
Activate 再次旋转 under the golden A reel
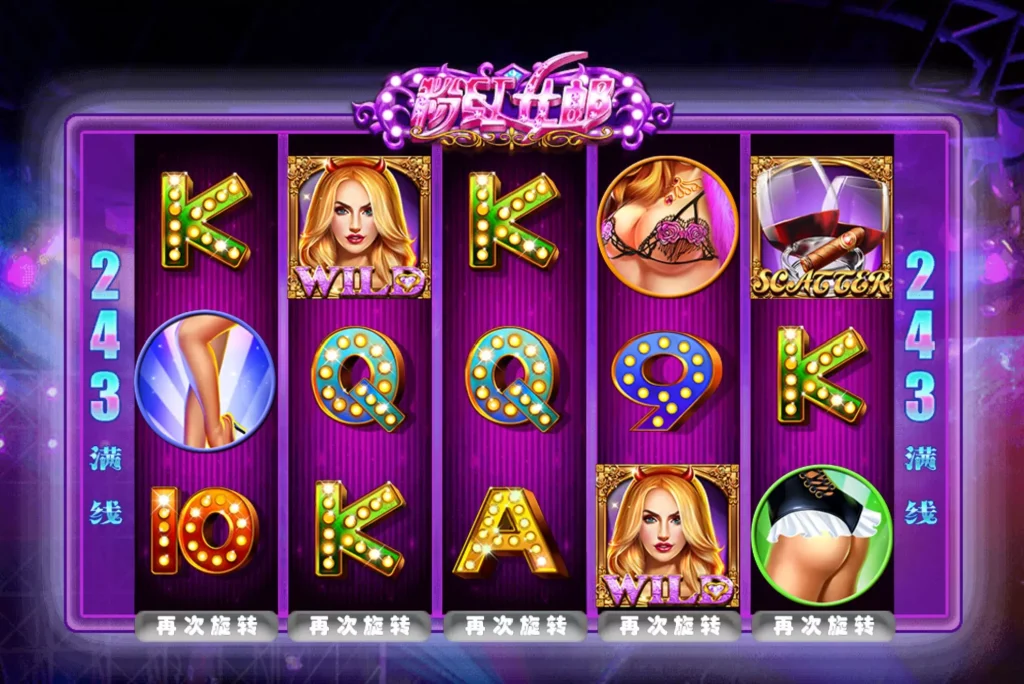tap(514, 626)
